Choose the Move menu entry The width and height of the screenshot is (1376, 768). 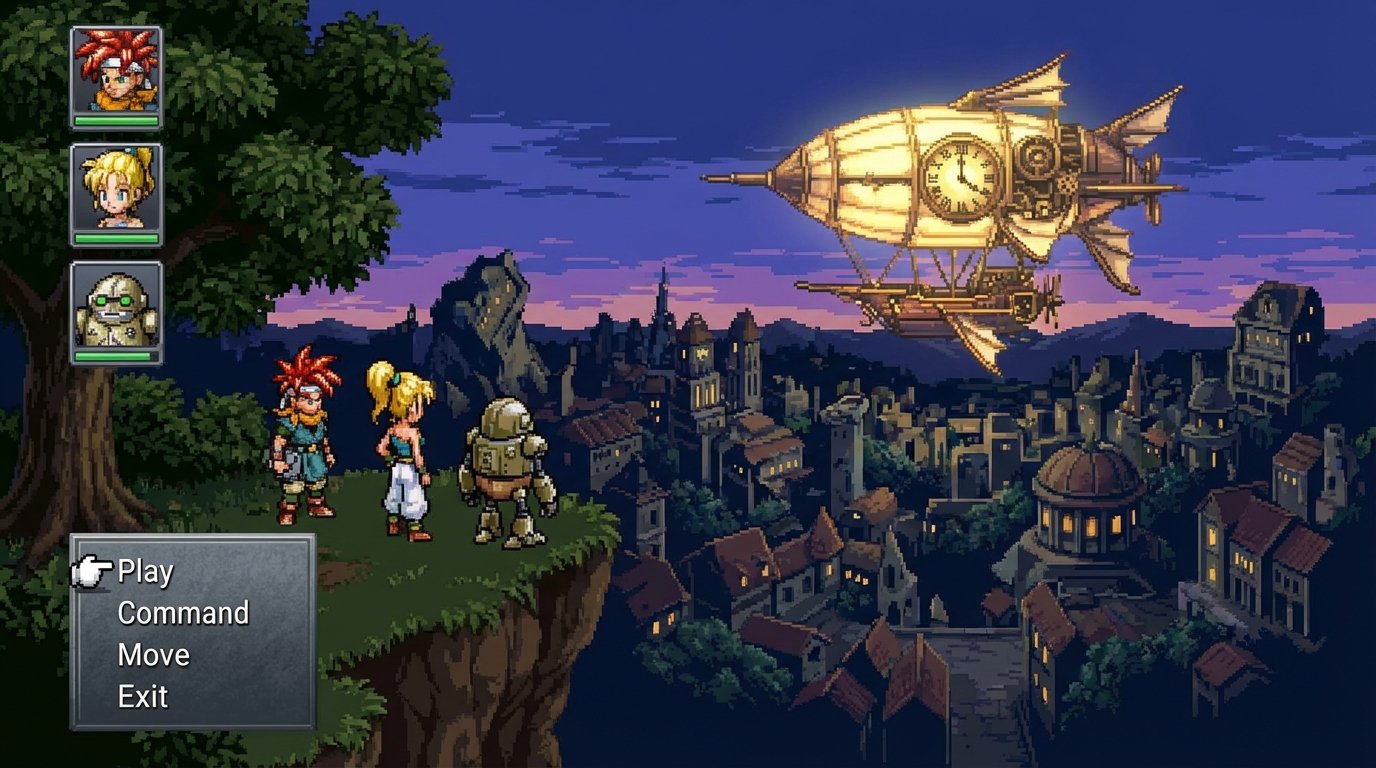click(x=152, y=655)
